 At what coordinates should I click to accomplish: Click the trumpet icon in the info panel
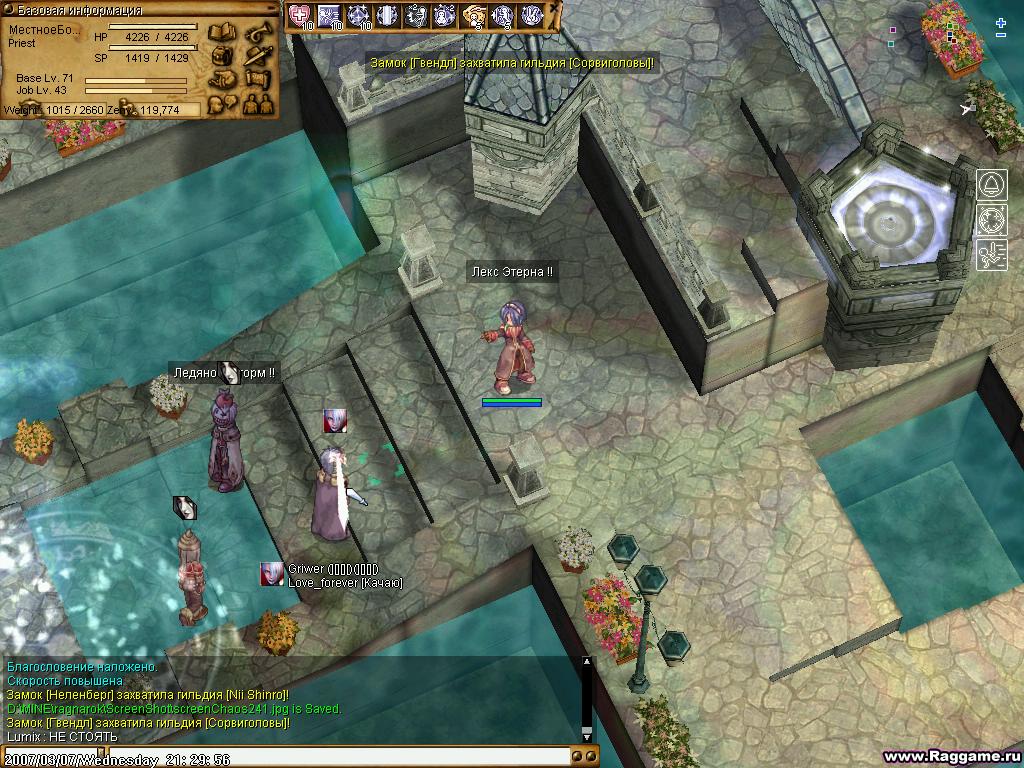[258, 32]
